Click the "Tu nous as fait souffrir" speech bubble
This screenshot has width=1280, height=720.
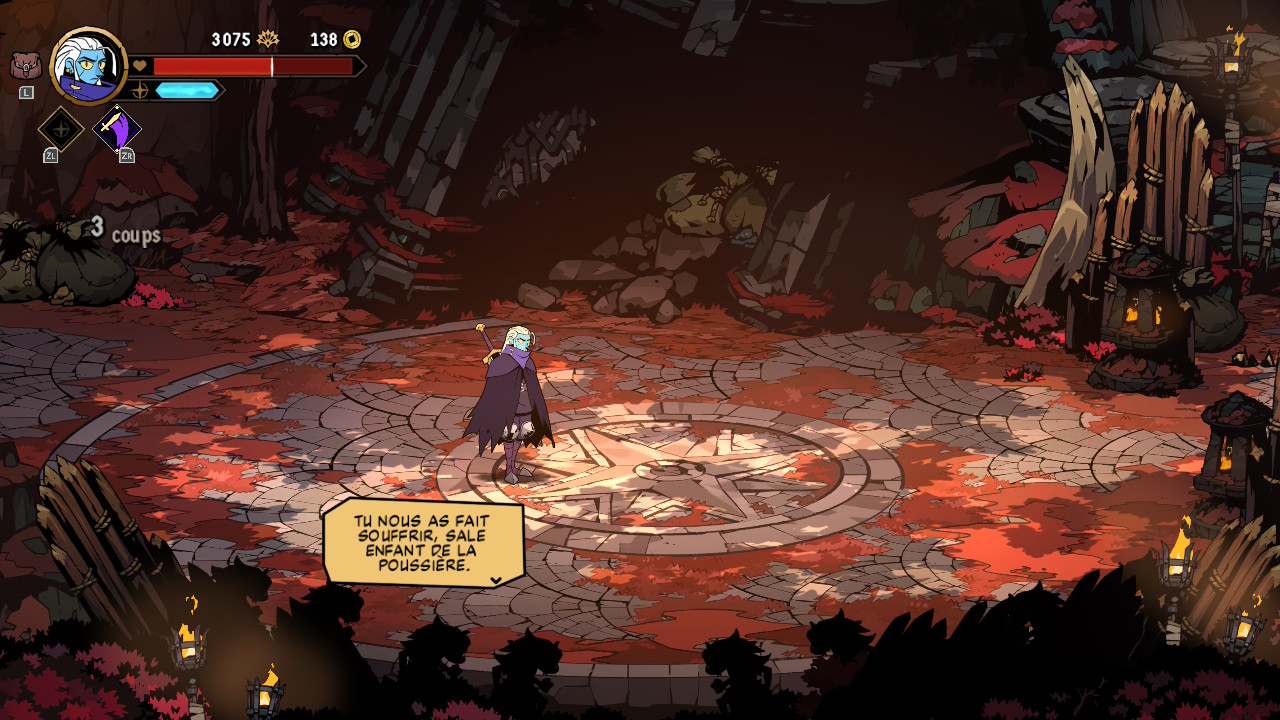[424, 543]
